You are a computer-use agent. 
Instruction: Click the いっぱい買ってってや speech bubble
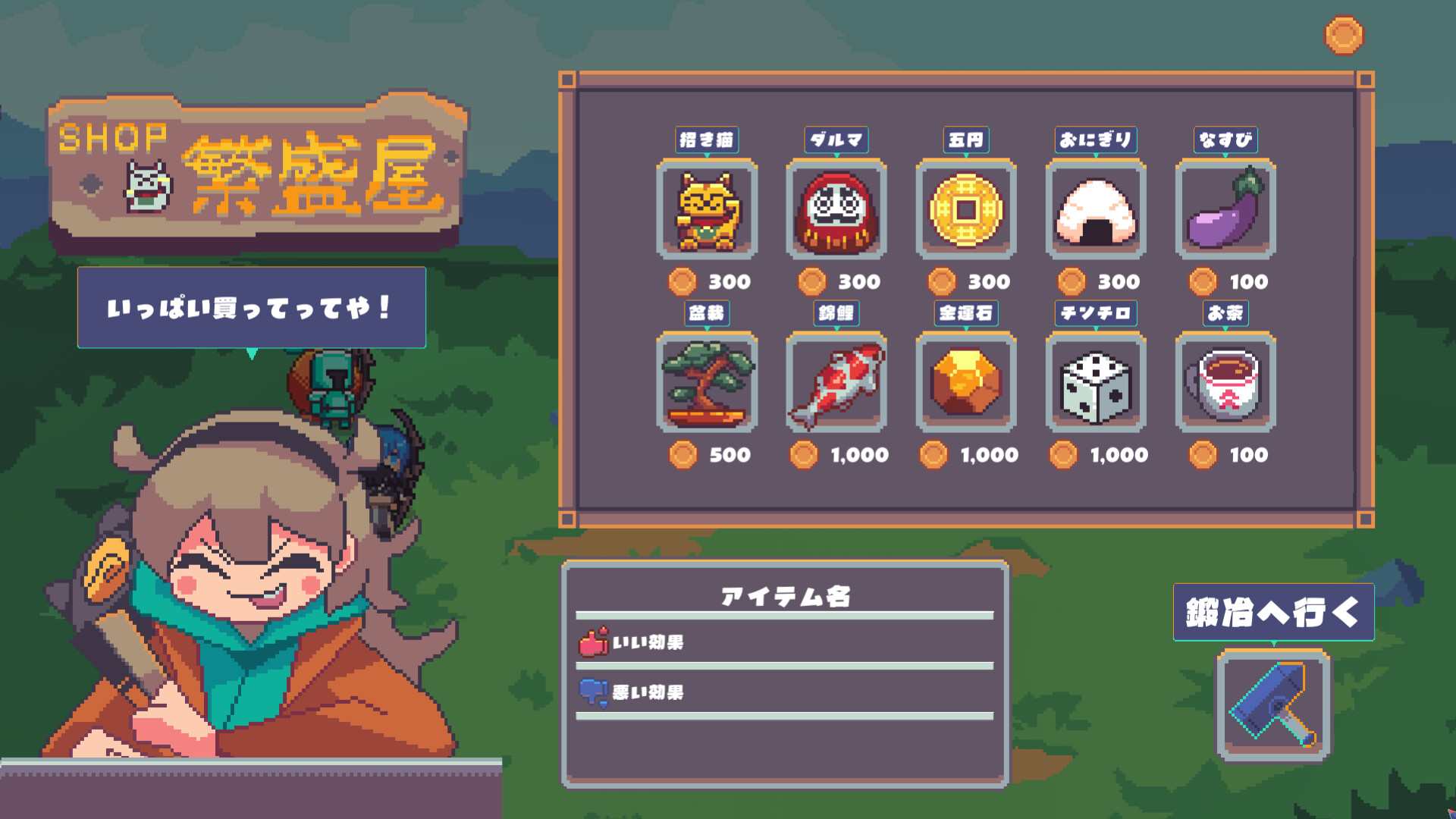(250, 309)
